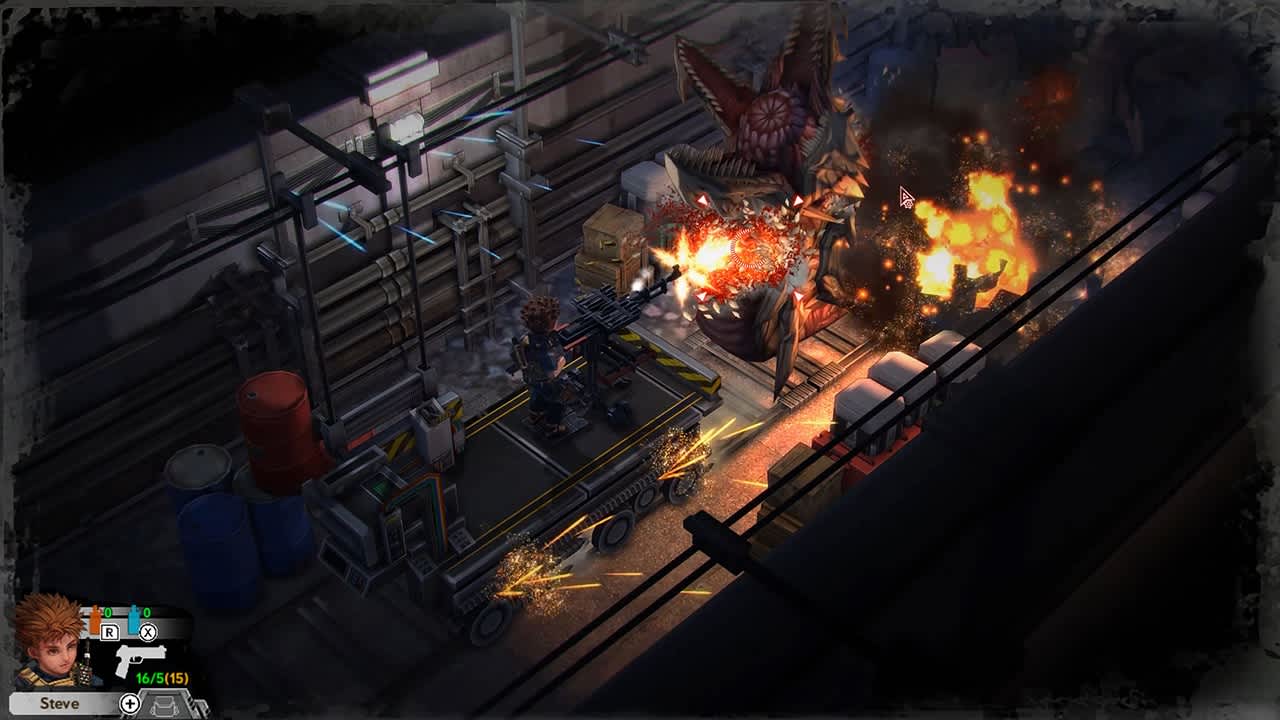The width and height of the screenshot is (1280, 720).
Task: Click the R reload button prompt
Action: (108, 631)
